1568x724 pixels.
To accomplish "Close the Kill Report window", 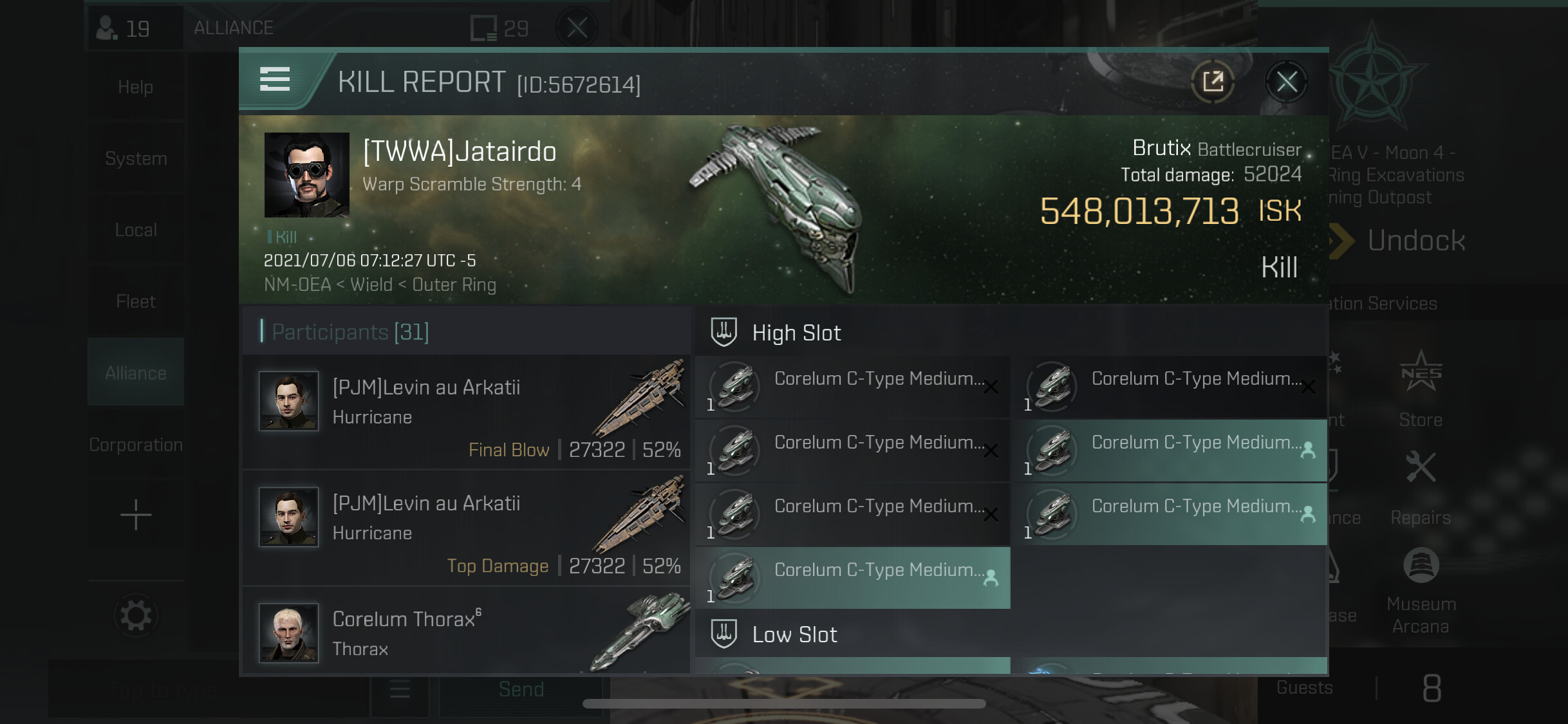I will [1286, 82].
